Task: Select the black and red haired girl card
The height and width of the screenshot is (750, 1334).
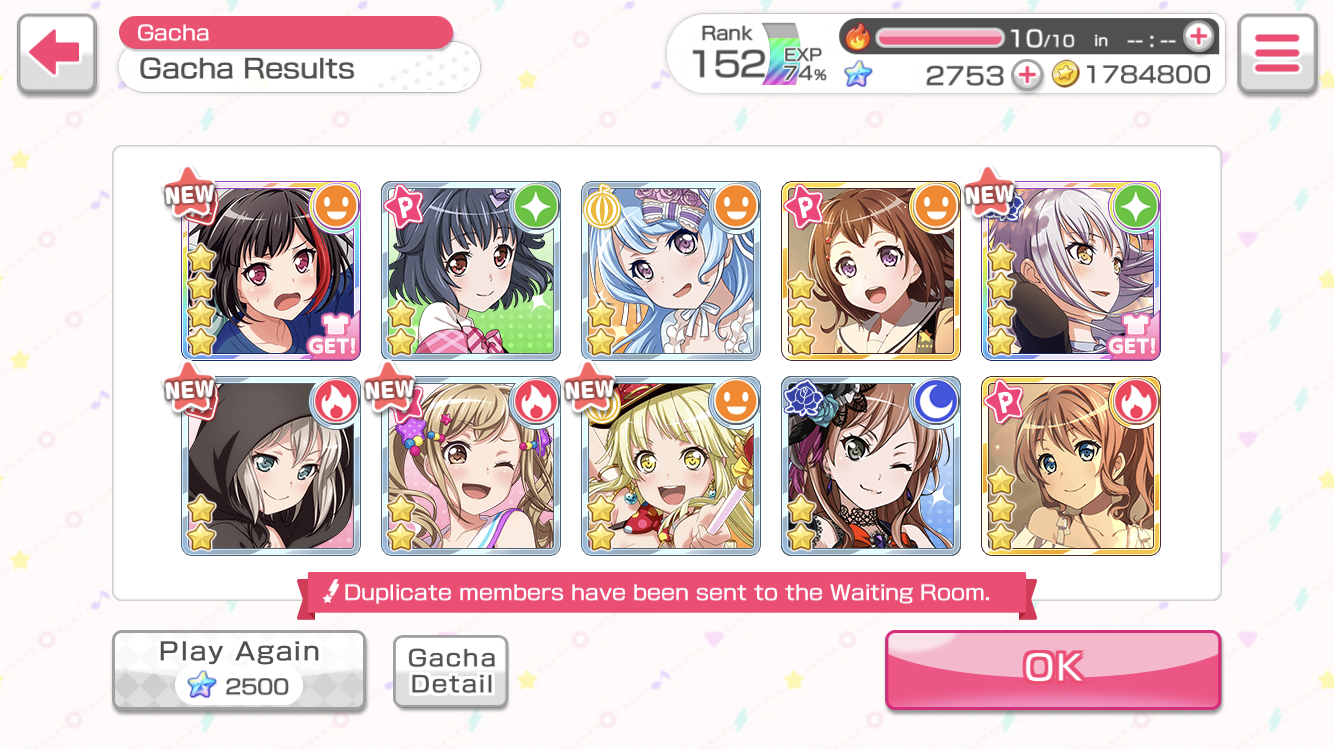Action: pyautogui.click(x=271, y=271)
